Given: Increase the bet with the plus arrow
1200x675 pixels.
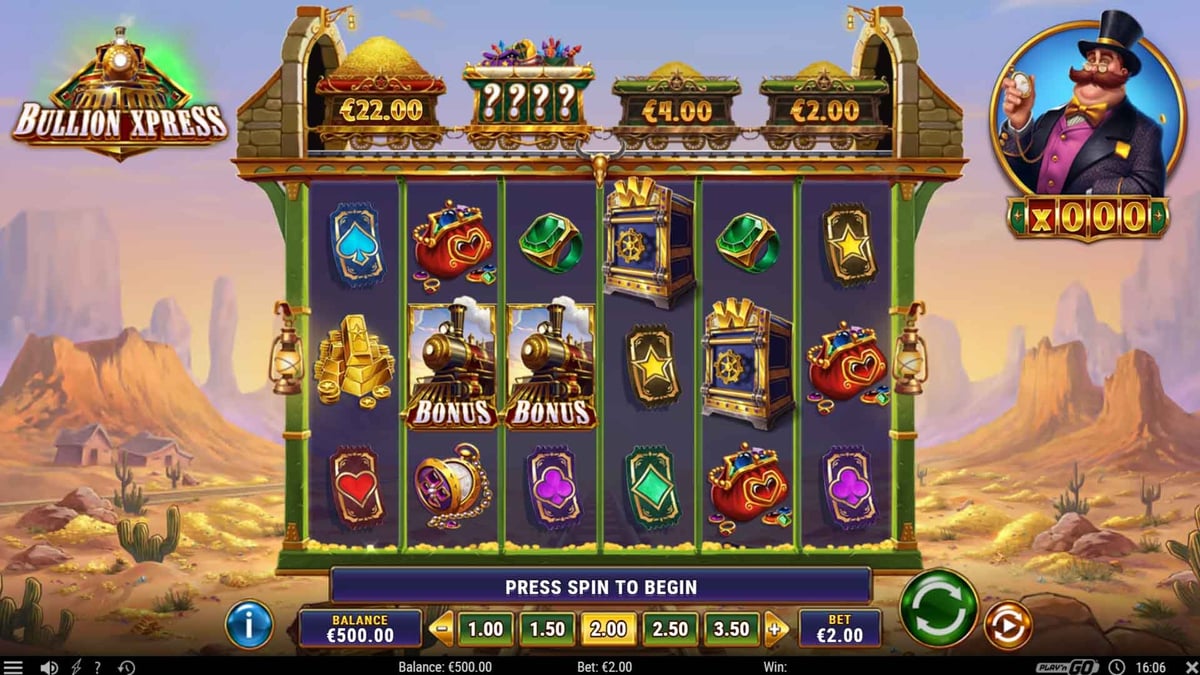Looking at the screenshot, I should 776,629.
